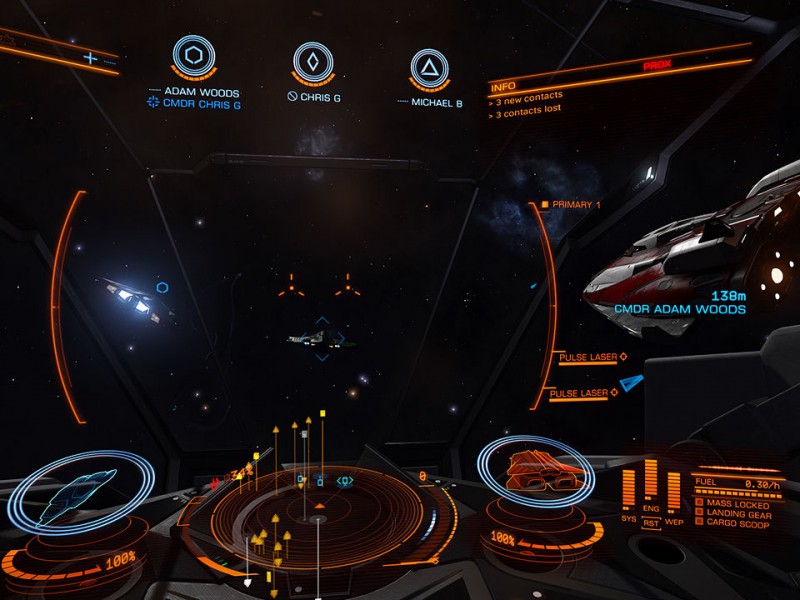Boost power to the SYS capacitor
The image size is (800, 600).
tap(629, 519)
